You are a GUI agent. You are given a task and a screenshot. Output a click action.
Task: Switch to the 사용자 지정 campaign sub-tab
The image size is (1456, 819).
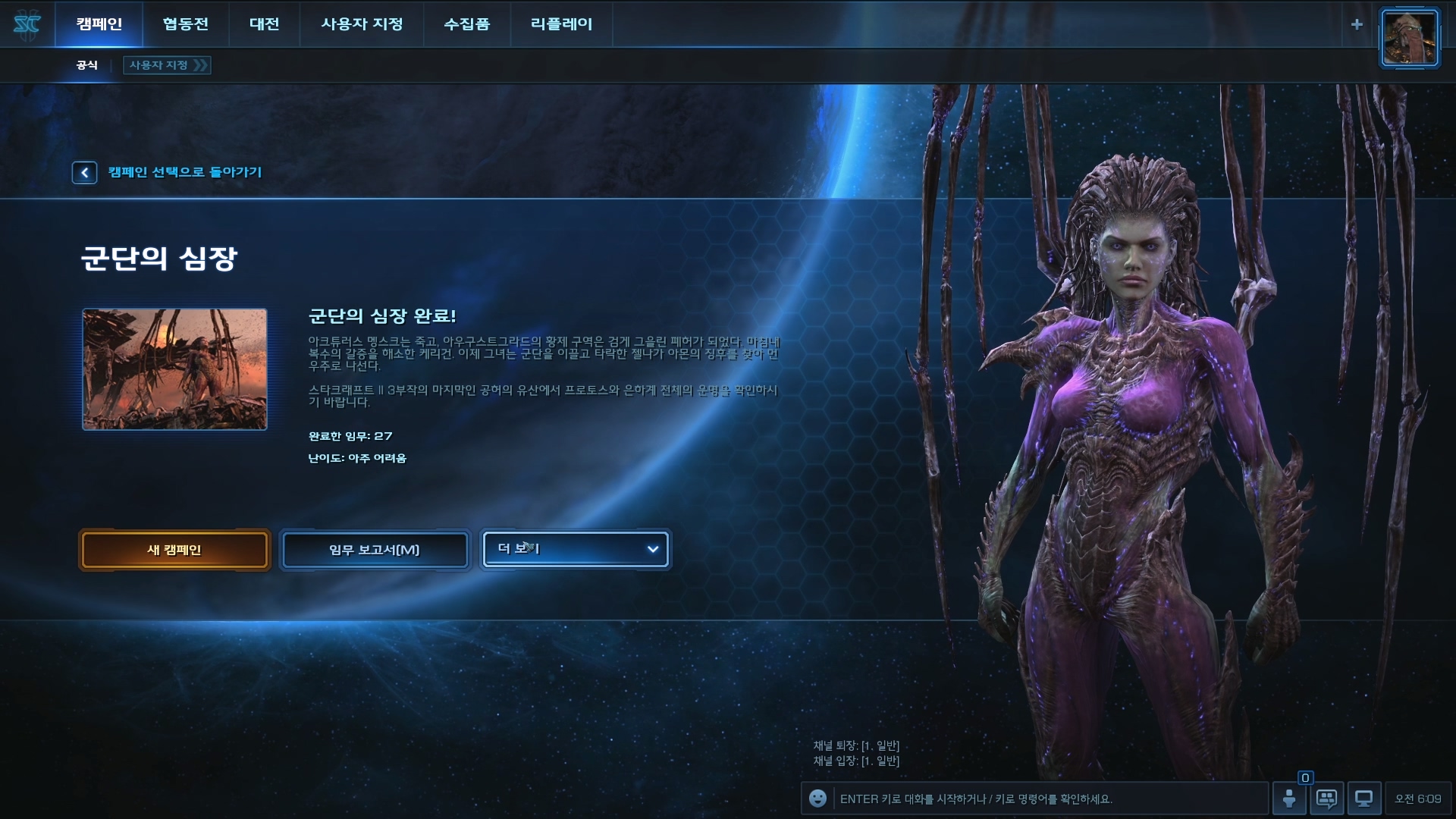167,65
